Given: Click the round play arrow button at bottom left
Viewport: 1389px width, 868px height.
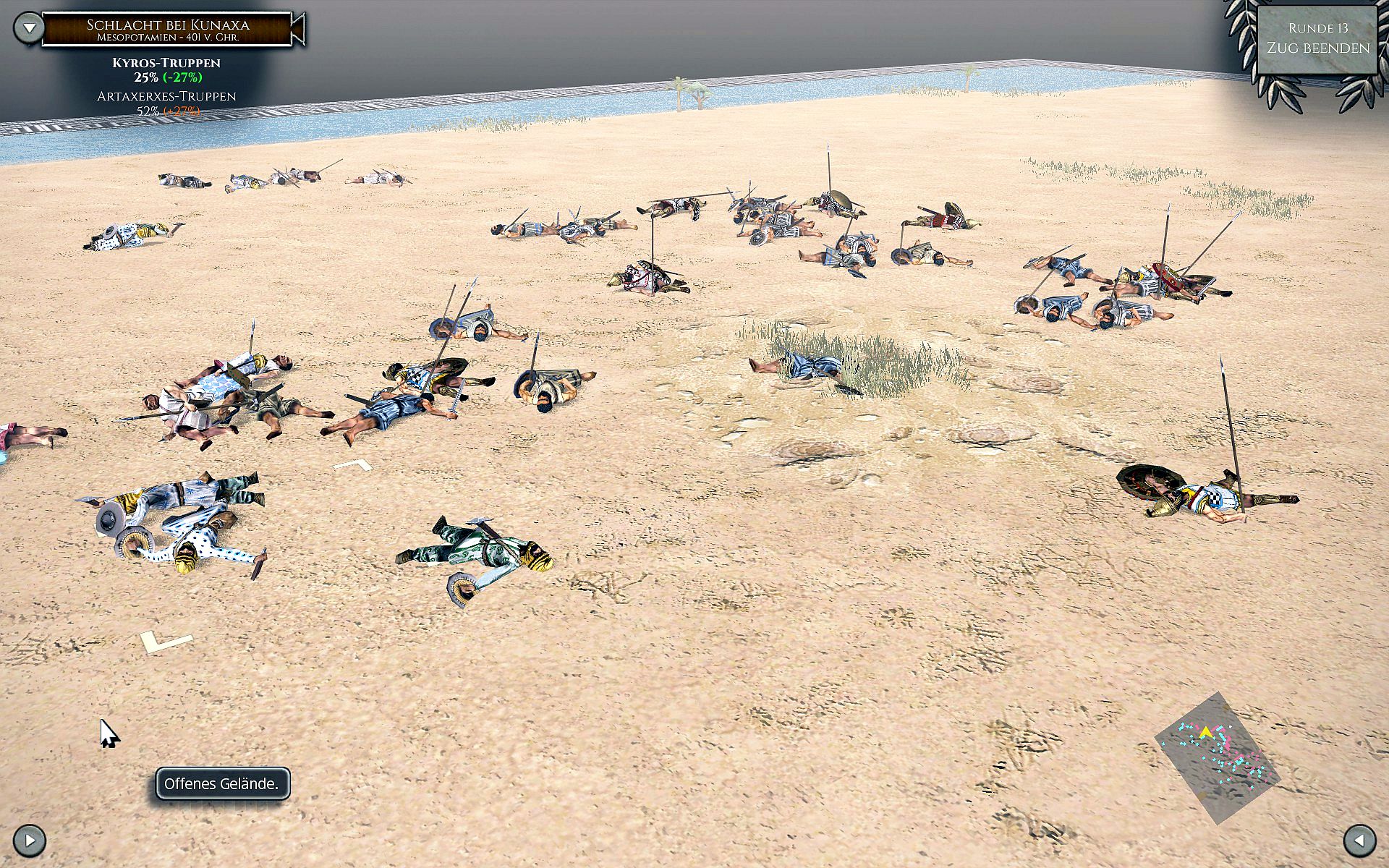Looking at the screenshot, I should (x=30, y=841).
